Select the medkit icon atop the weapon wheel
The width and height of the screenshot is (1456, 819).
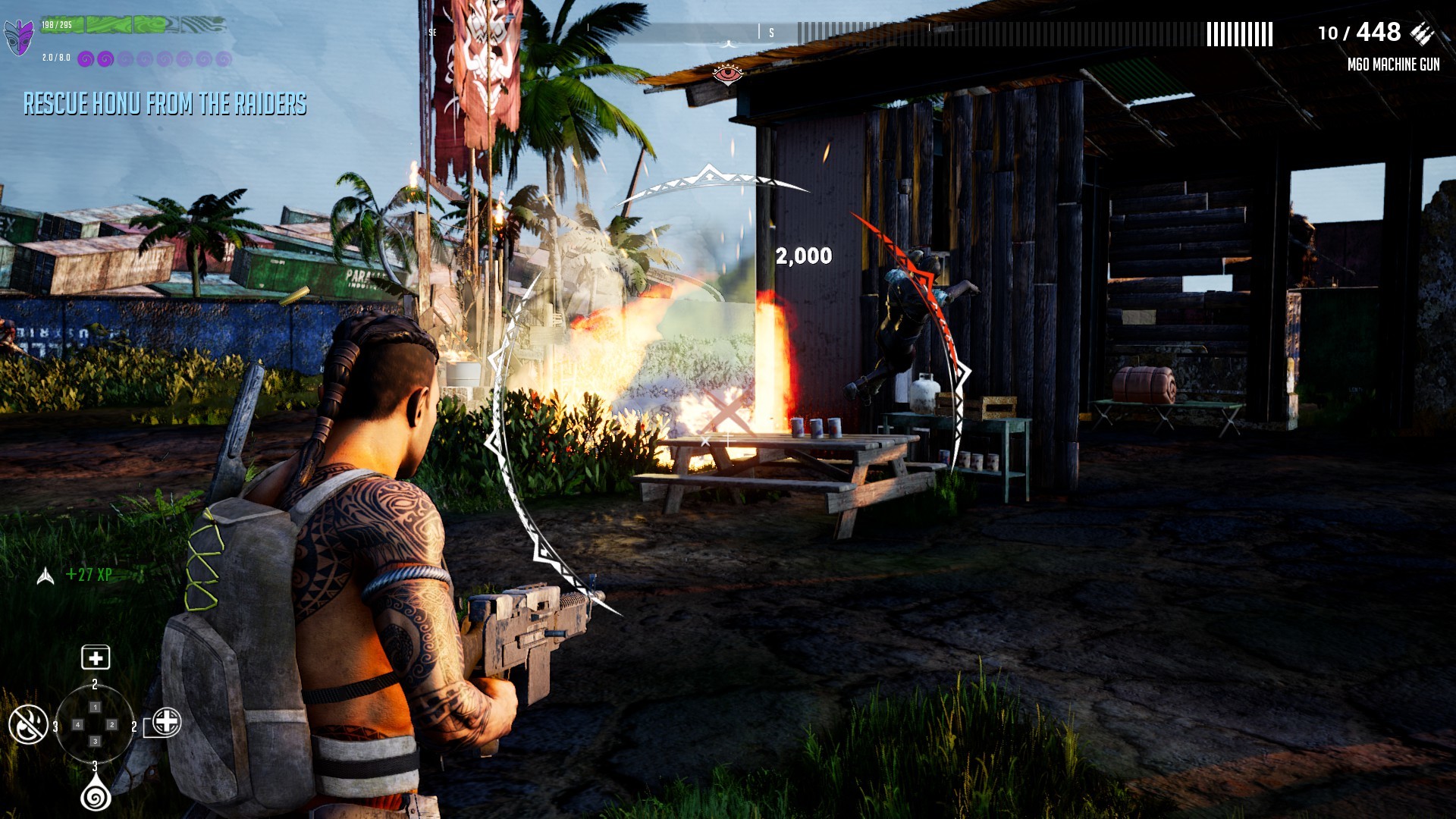tap(96, 657)
